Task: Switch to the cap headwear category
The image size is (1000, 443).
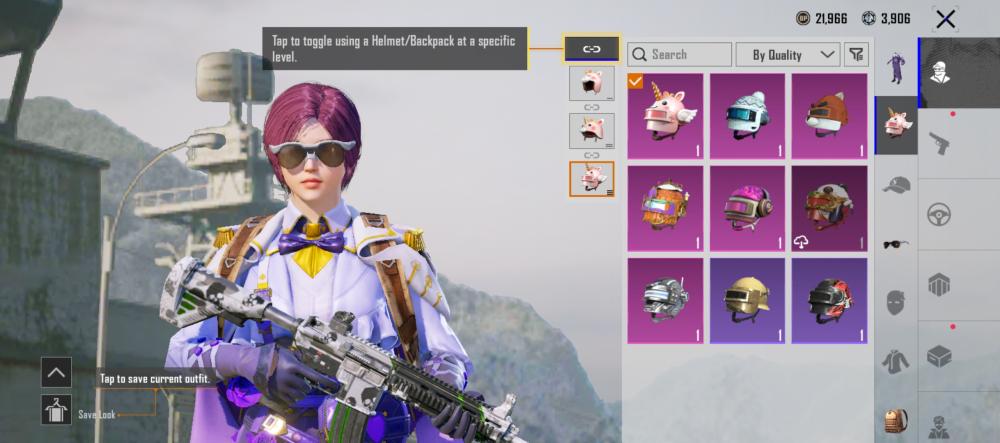Action: [x=895, y=185]
